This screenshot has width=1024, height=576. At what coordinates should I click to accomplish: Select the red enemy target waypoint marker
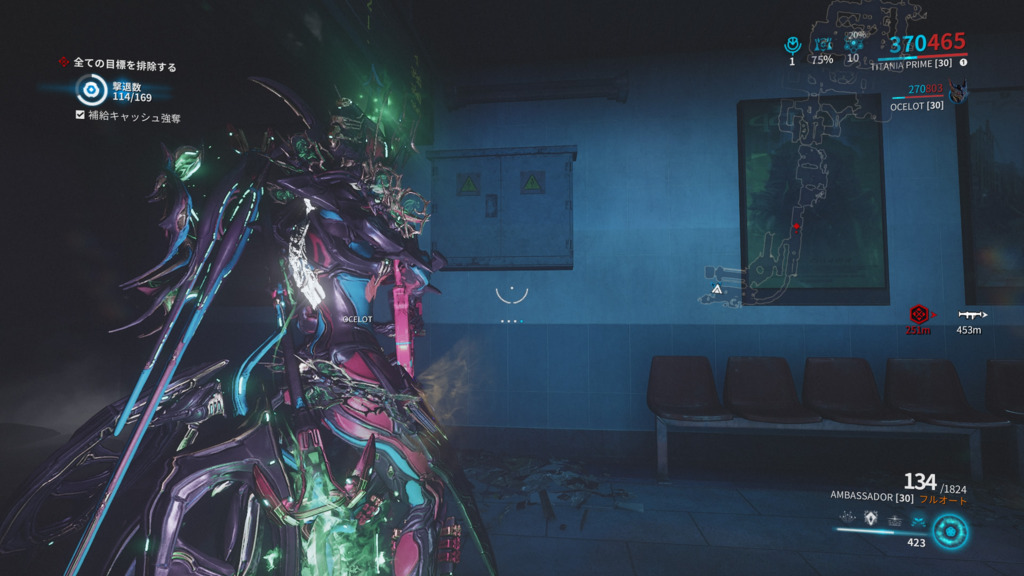pyautogui.click(x=919, y=314)
